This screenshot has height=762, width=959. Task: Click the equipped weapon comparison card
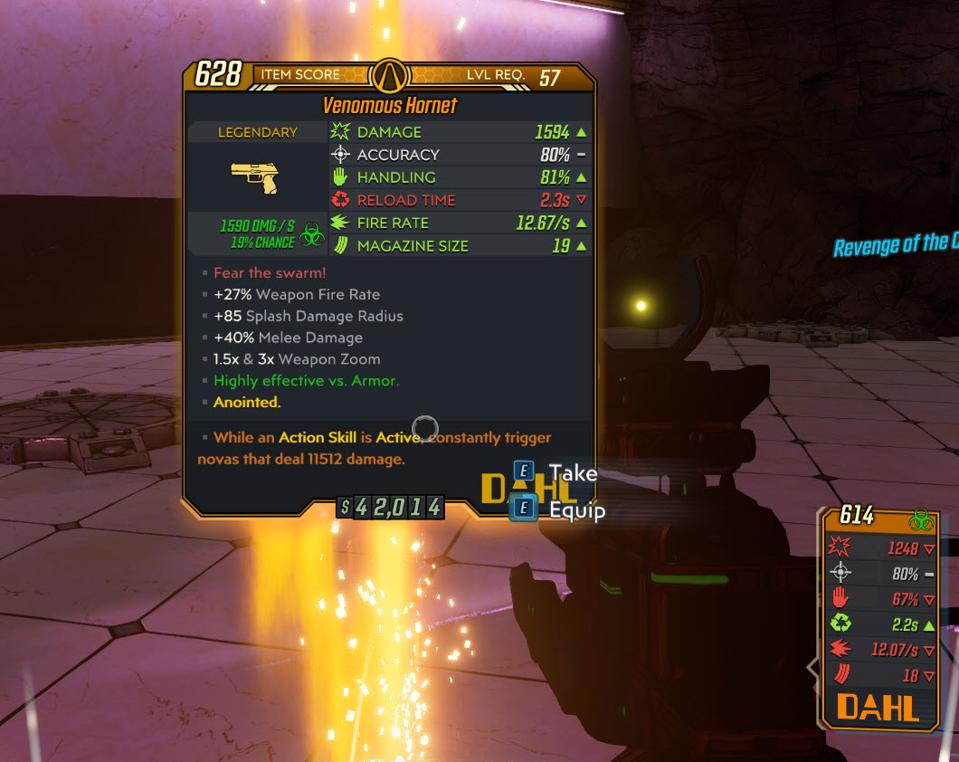pyautogui.click(x=879, y=617)
